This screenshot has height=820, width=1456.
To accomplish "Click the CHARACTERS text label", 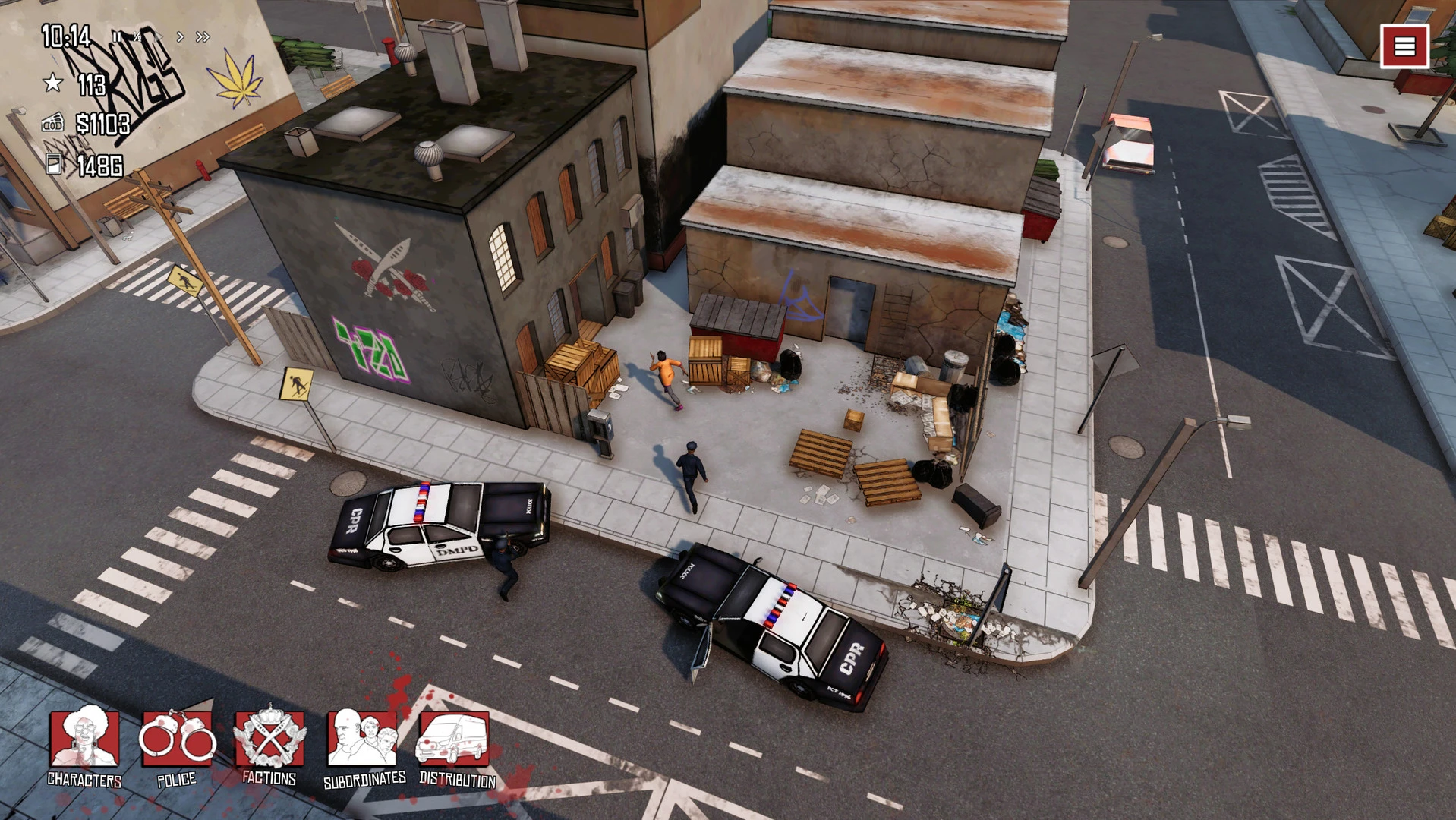I will click(x=84, y=779).
